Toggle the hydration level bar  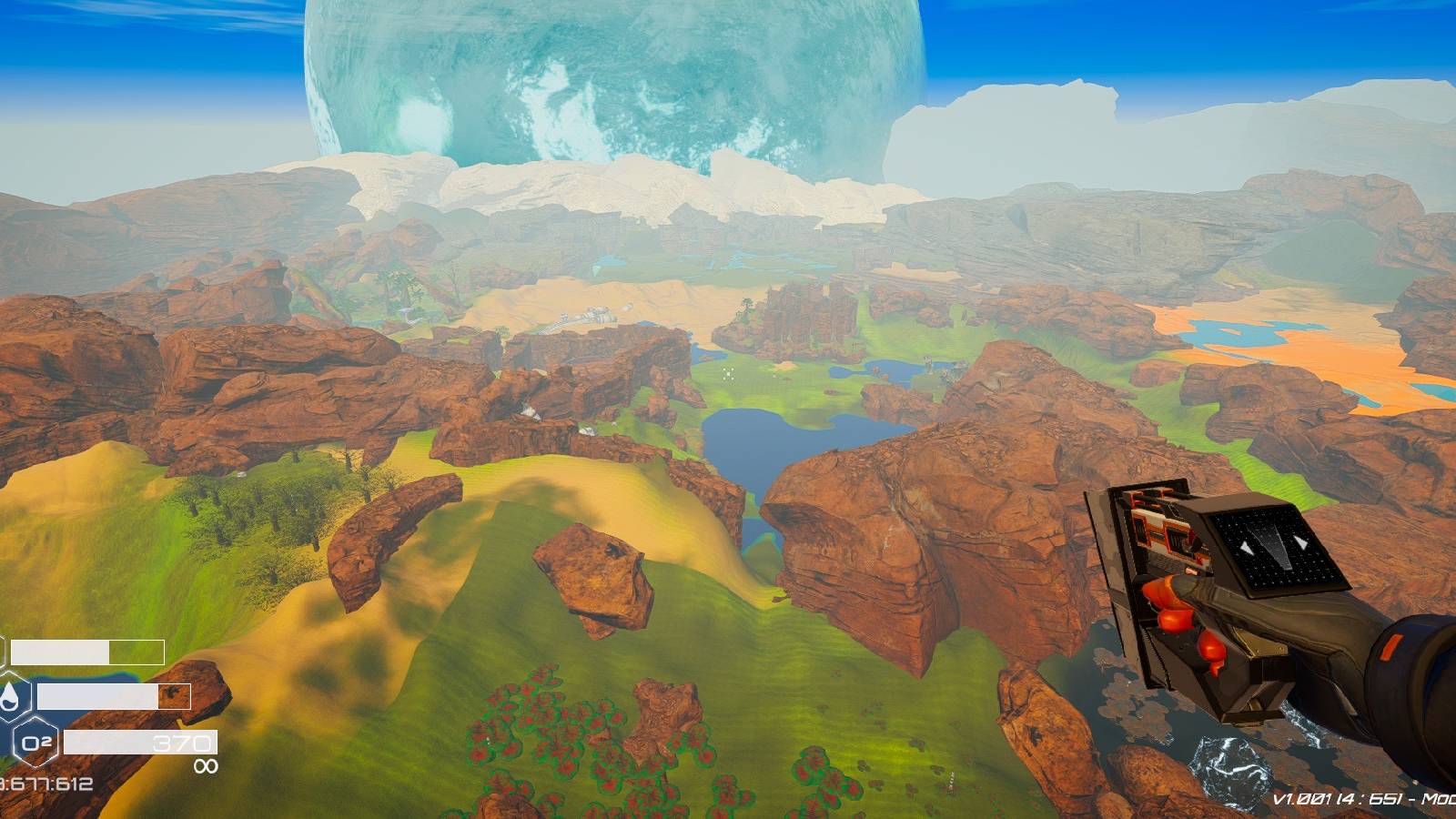pos(114,697)
